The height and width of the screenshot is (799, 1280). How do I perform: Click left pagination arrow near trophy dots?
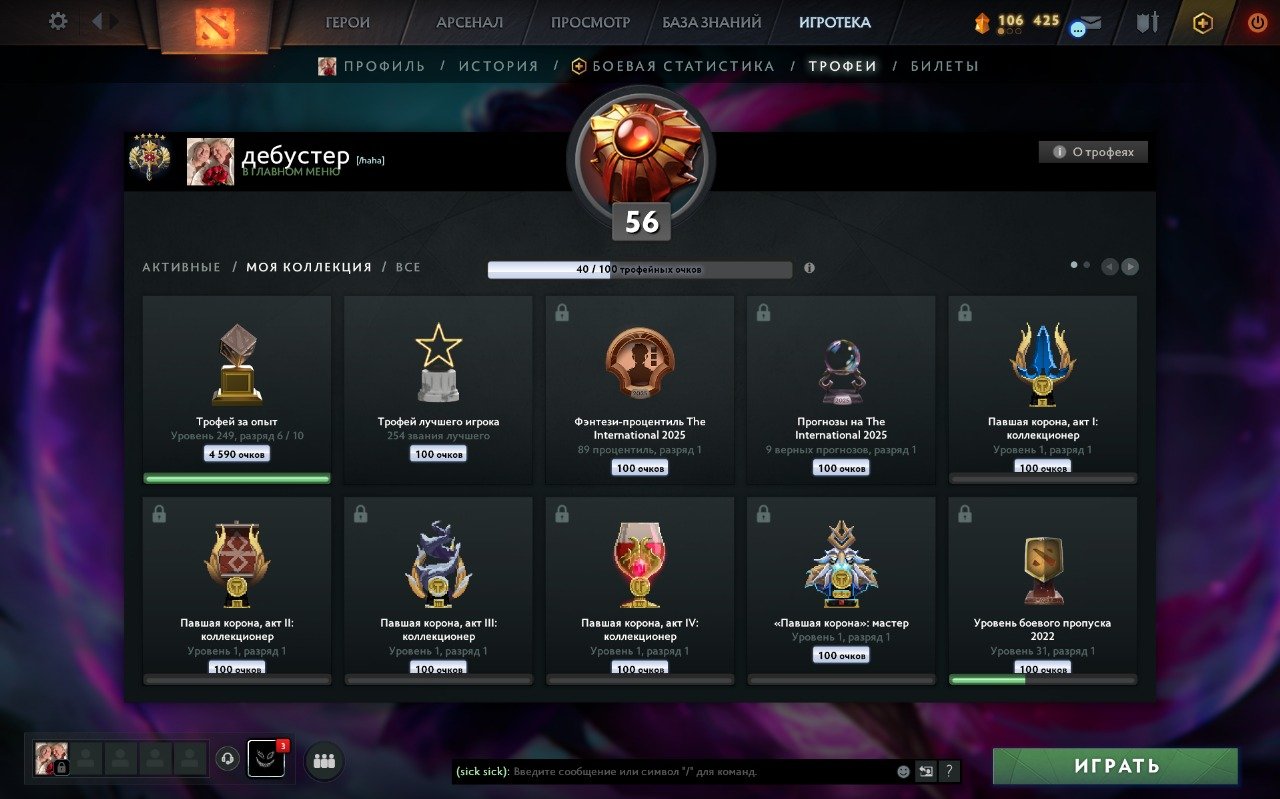click(1108, 266)
